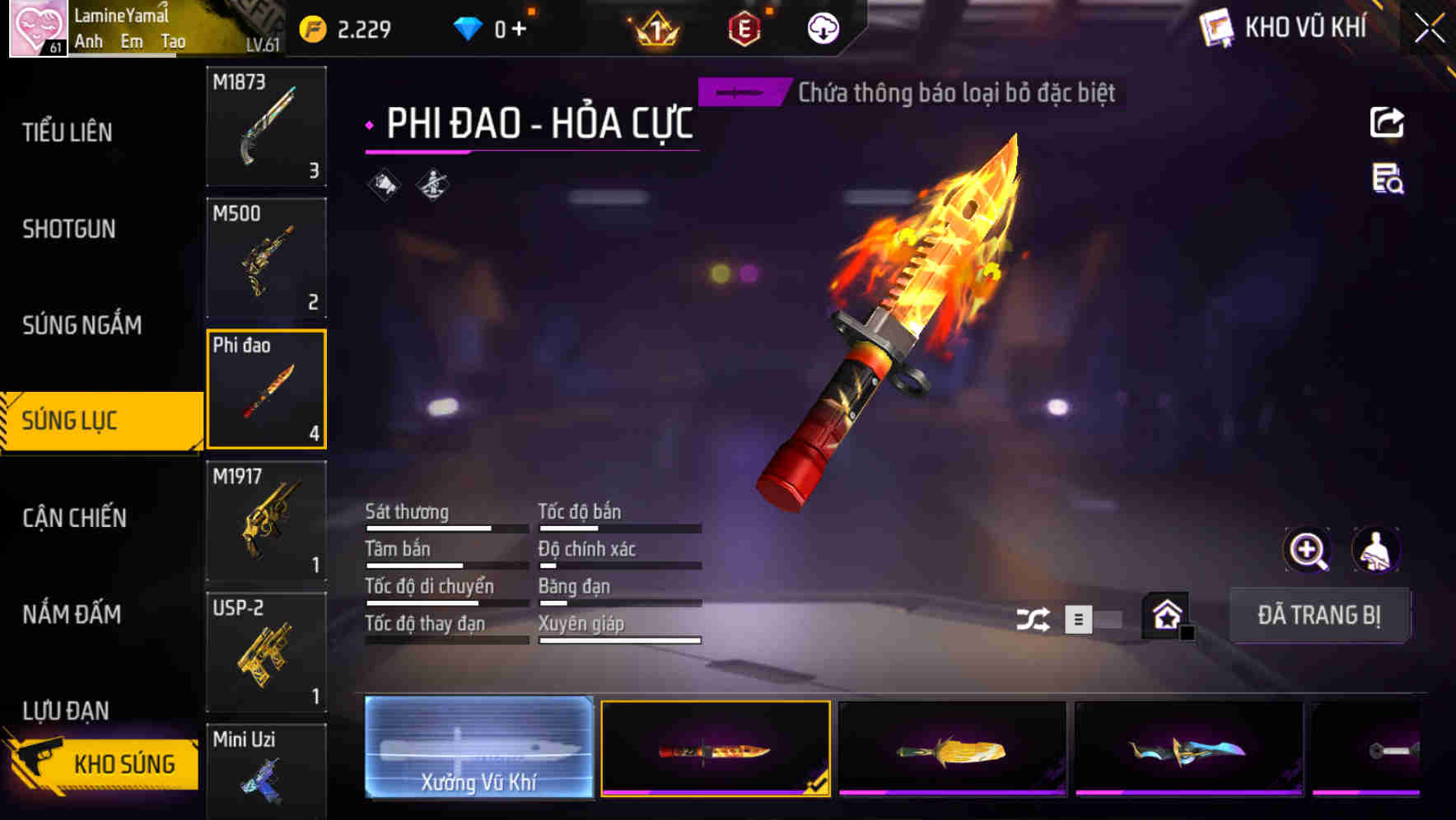Open the magnifier zoom-in icon for weapon preview
This screenshot has width=1456, height=820.
click(1308, 550)
